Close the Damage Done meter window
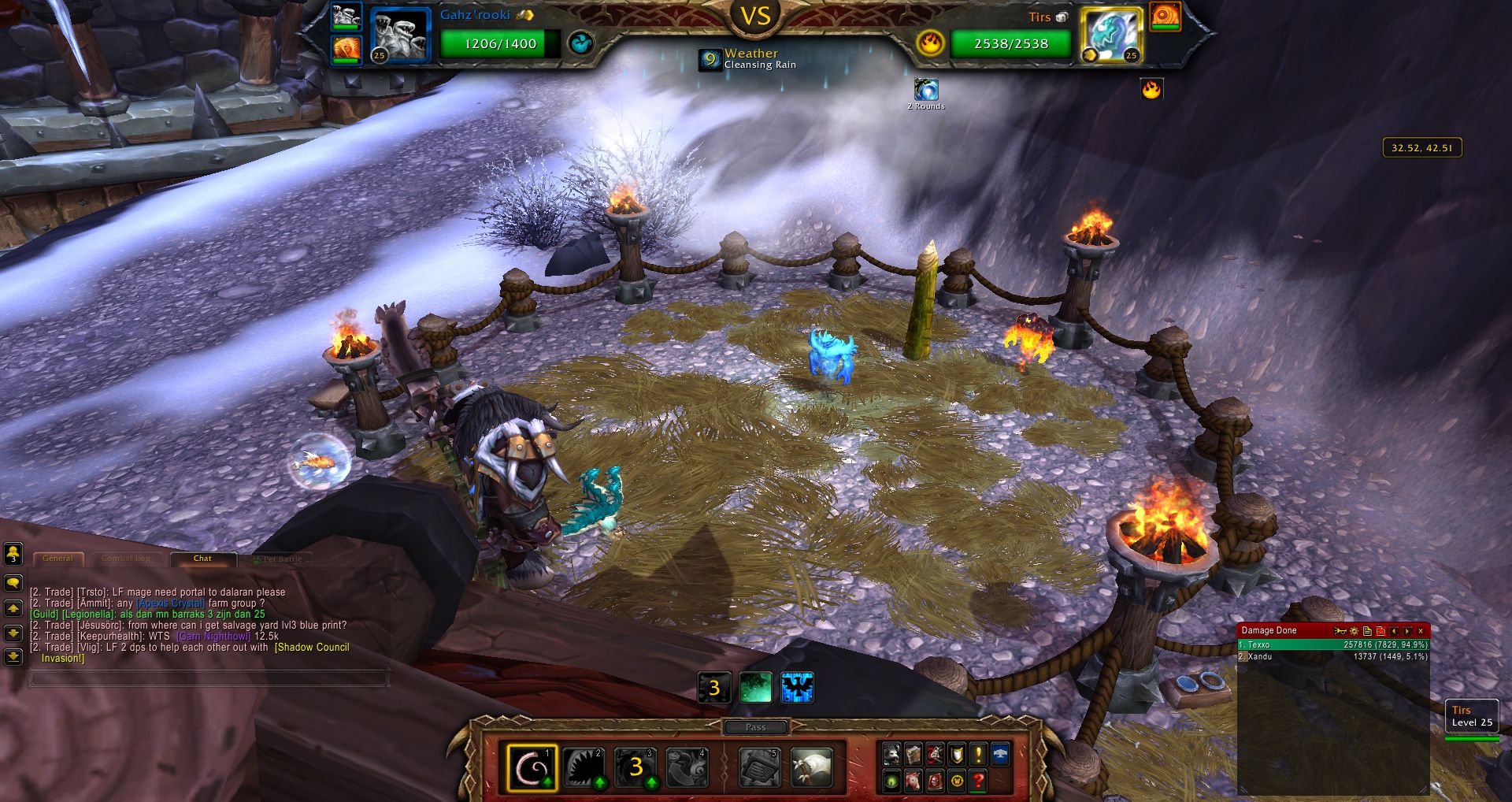This screenshot has width=1512, height=802. pos(1421,631)
